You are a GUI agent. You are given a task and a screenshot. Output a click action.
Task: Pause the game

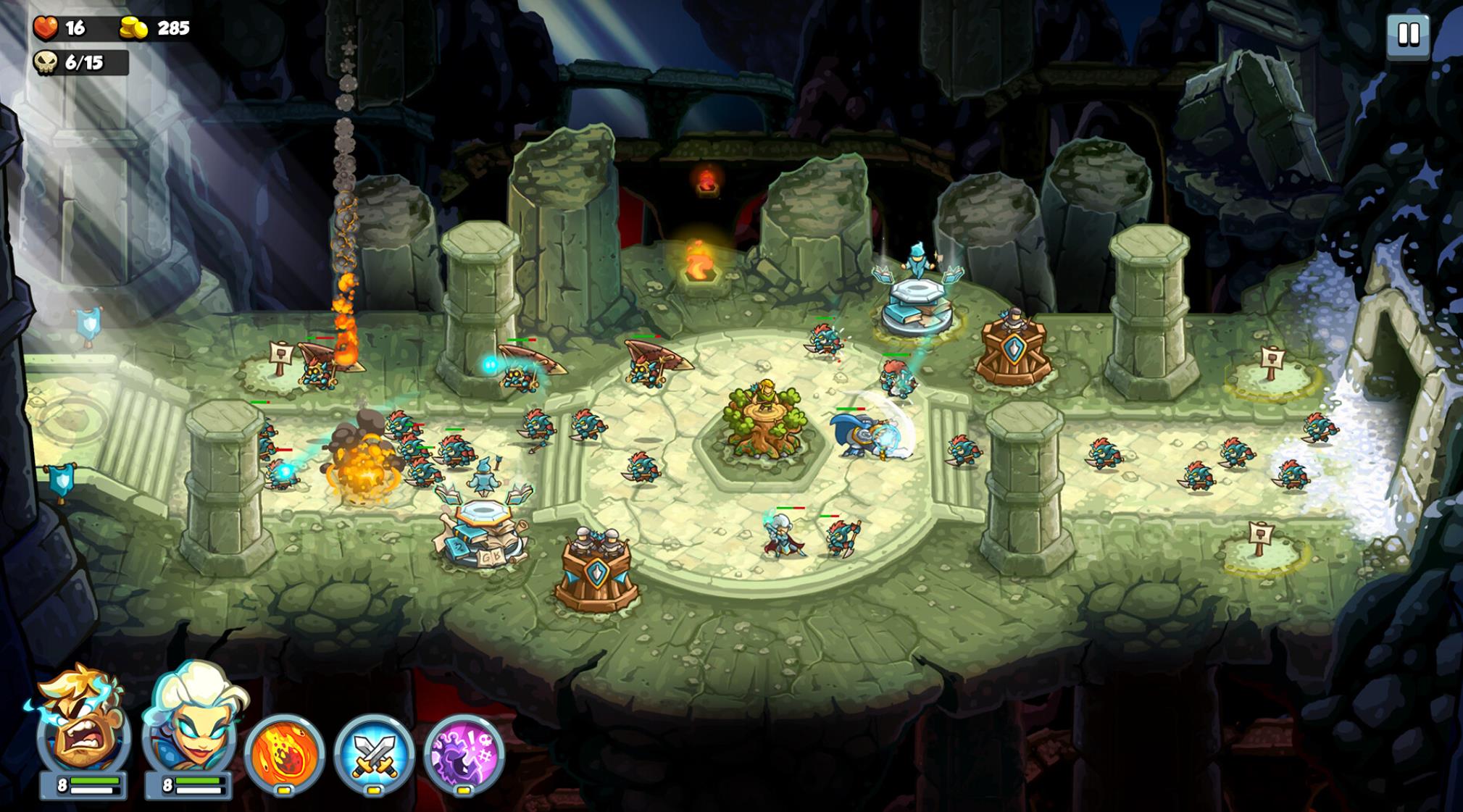point(1408,34)
